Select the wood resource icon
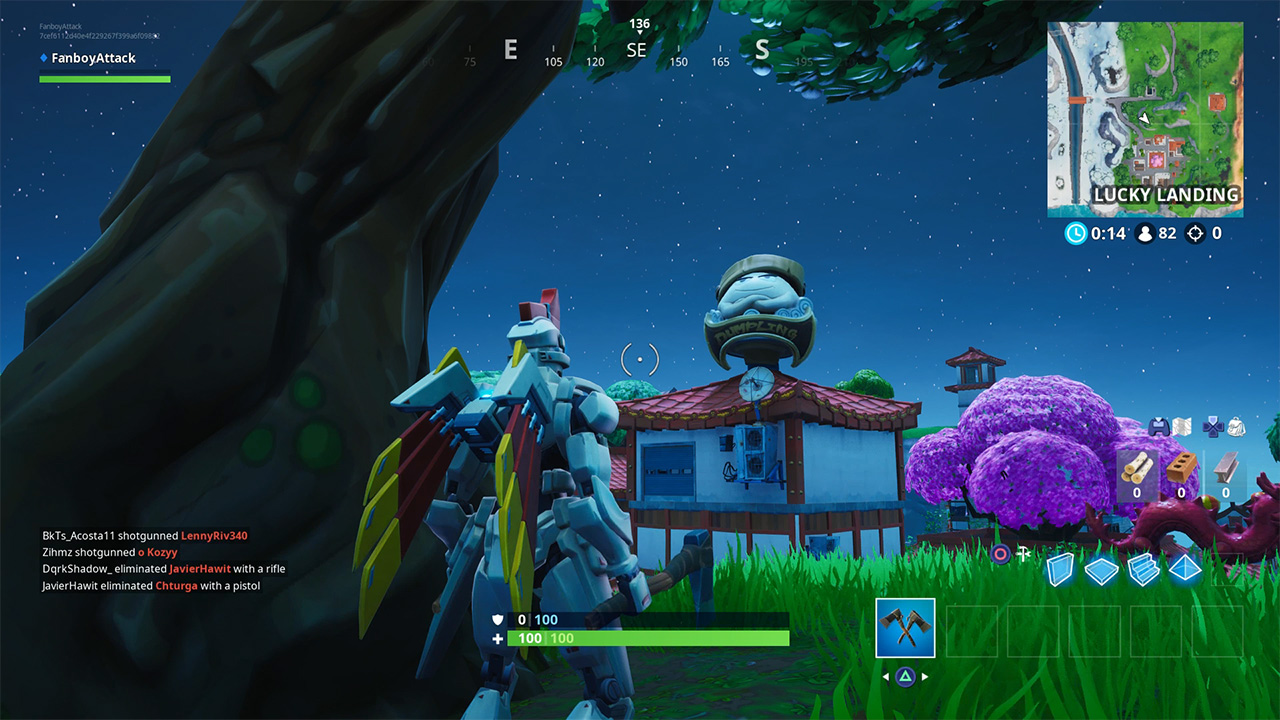This screenshot has width=1280, height=720. 1136,469
